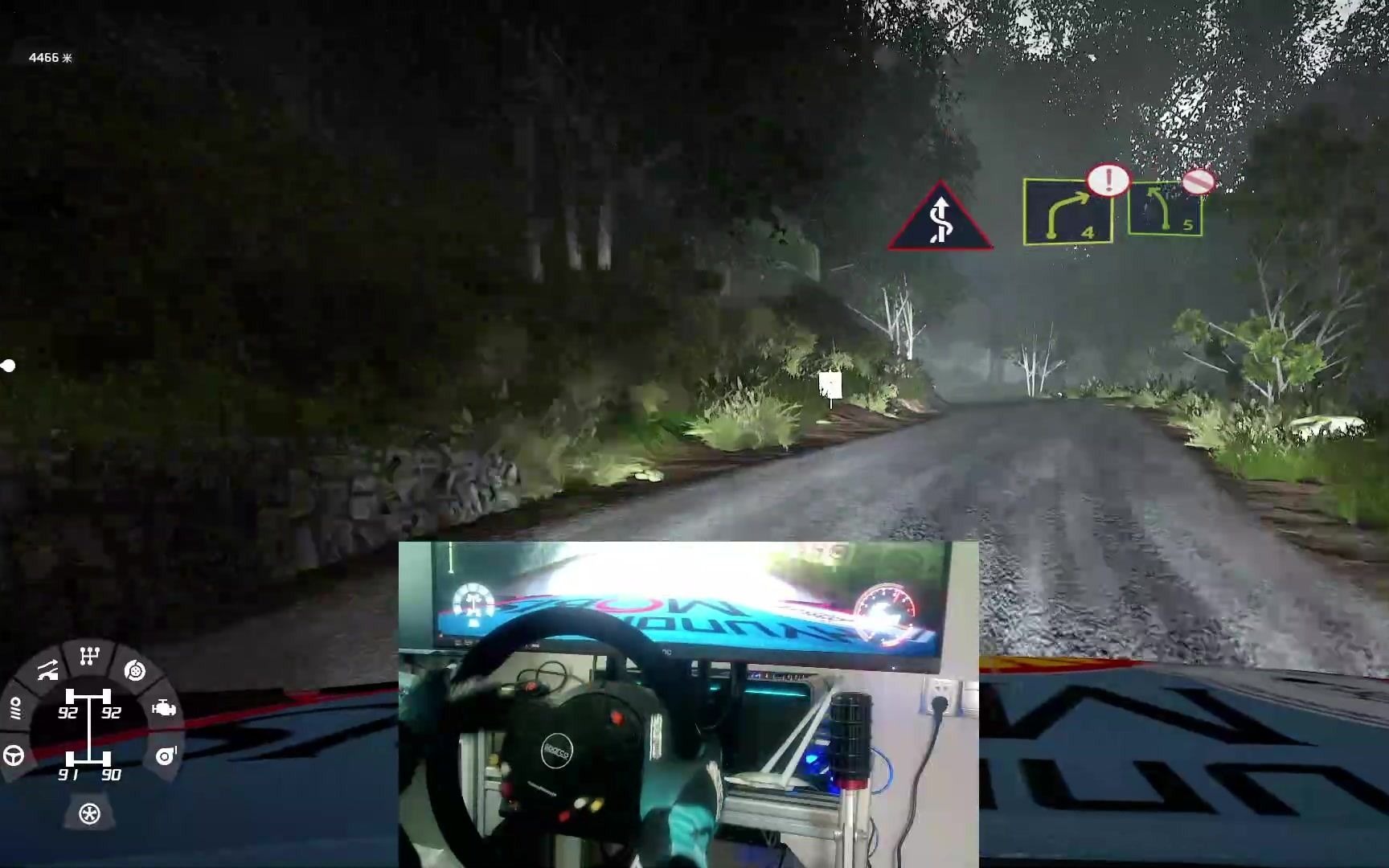This screenshot has width=1389, height=868.
Task: Click the spare wheel icon below the chassis diagram
Action: (88, 814)
